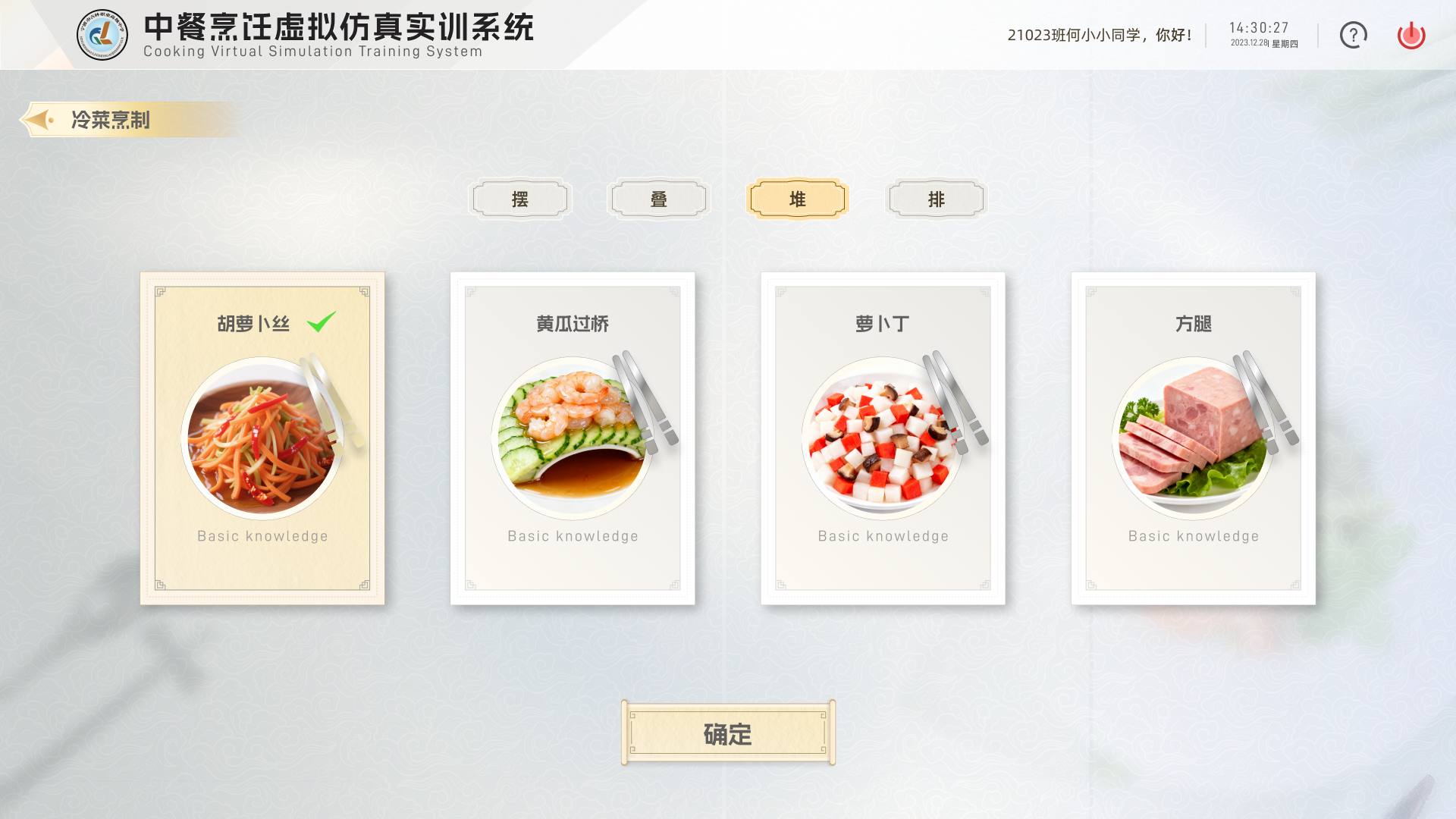
Task: Select the 摆 plating technique tab
Action: [520, 199]
